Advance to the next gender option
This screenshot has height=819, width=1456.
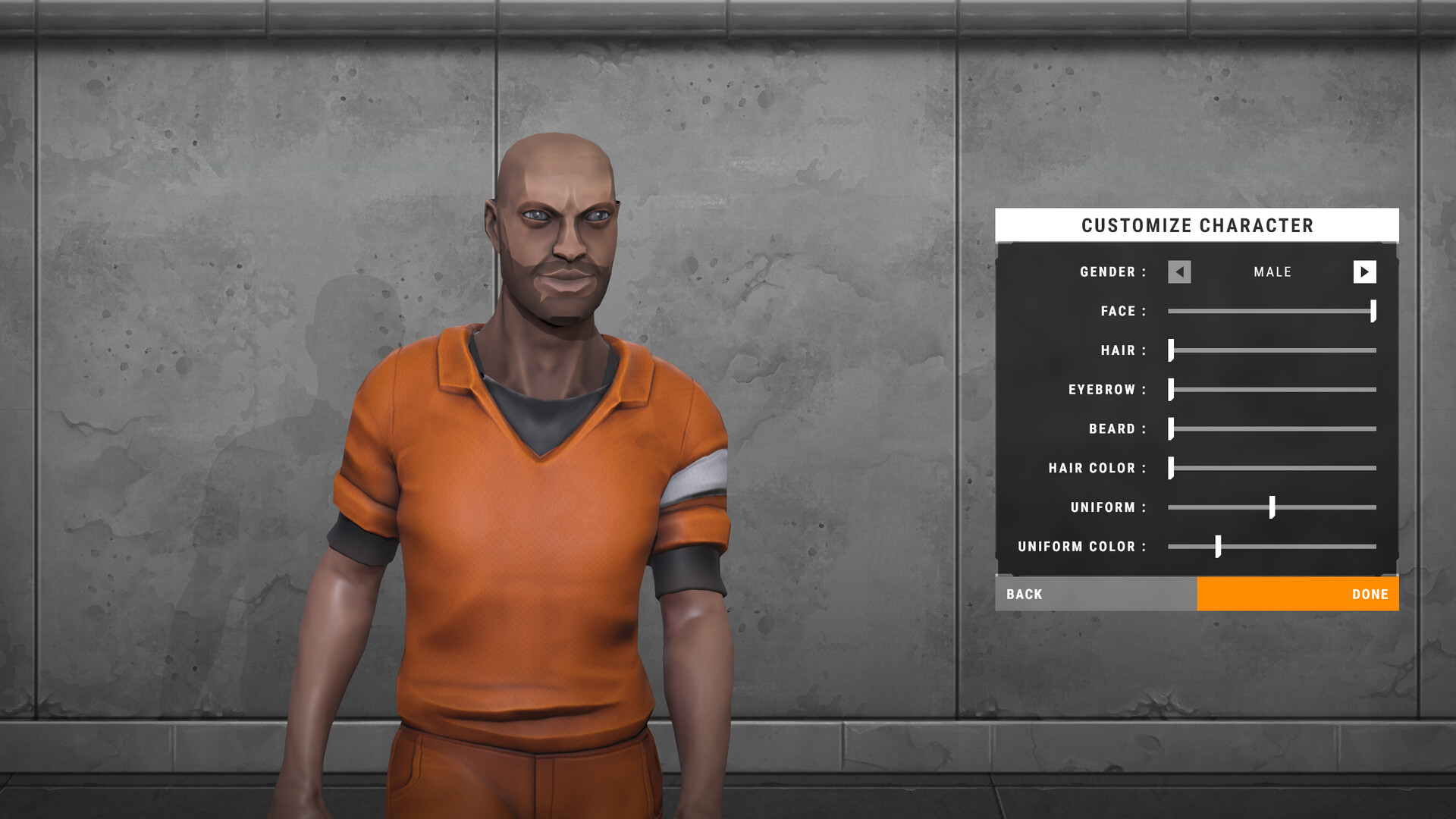click(1365, 271)
